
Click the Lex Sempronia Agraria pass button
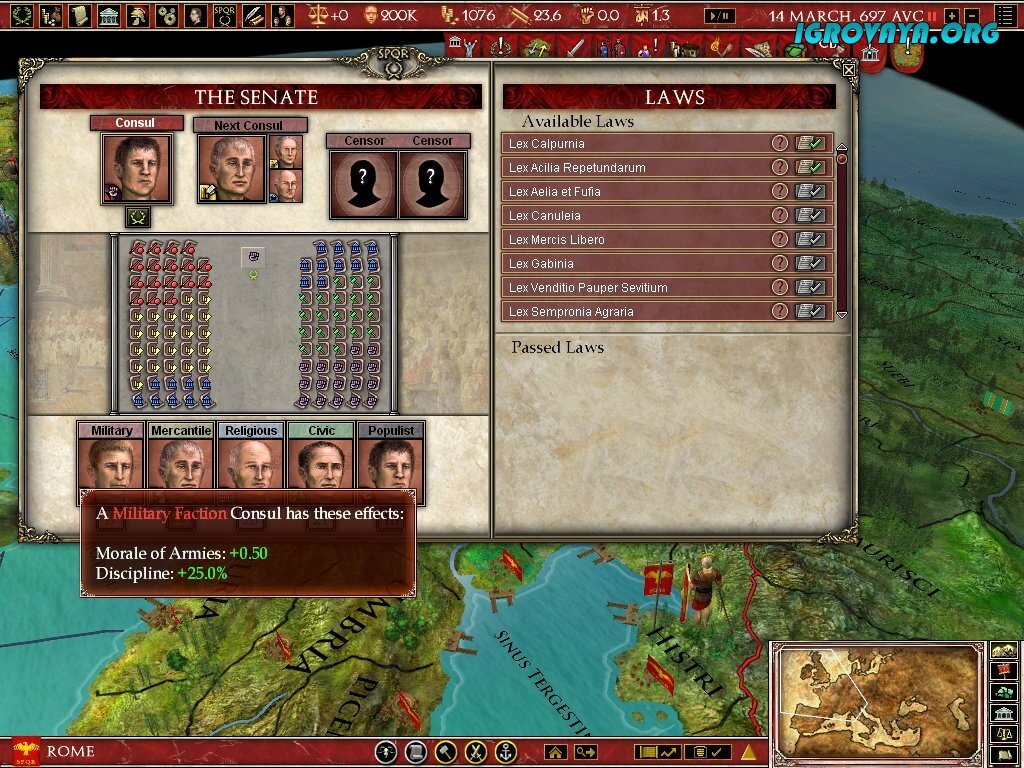pyautogui.click(x=811, y=312)
